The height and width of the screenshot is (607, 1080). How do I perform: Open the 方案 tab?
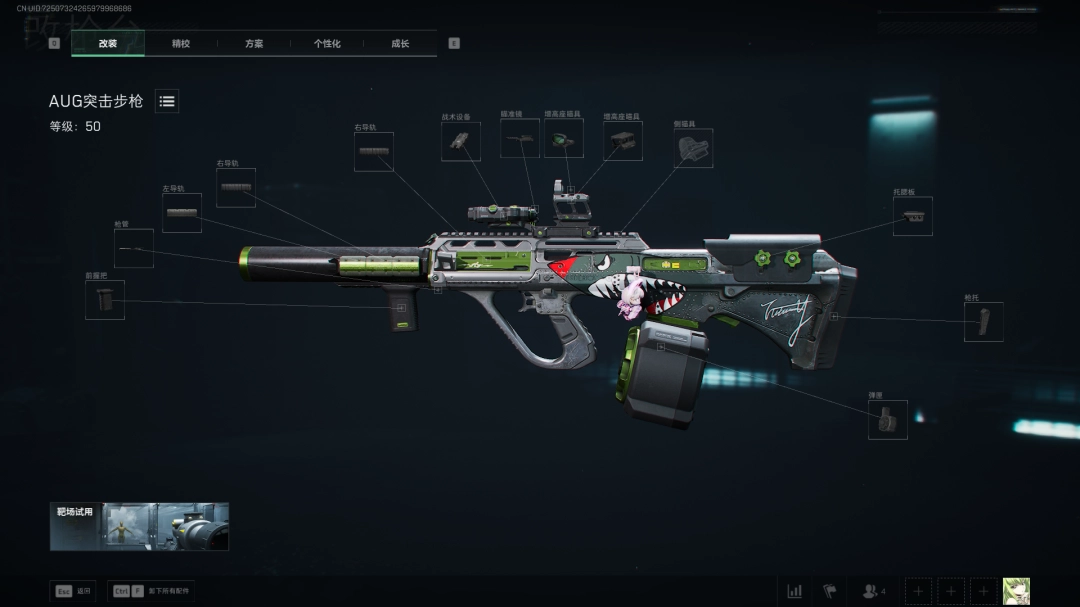tap(254, 44)
